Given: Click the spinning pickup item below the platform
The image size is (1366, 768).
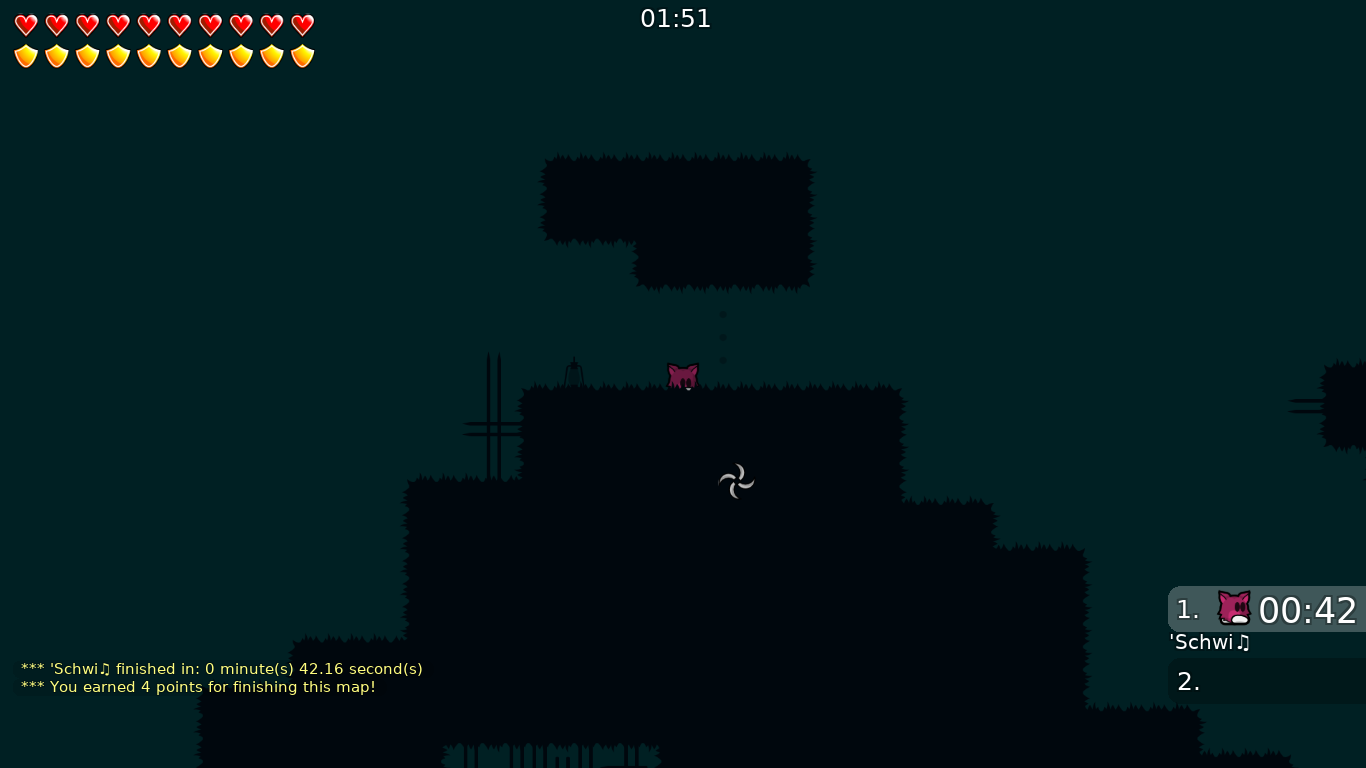Looking at the screenshot, I should (x=736, y=481).
